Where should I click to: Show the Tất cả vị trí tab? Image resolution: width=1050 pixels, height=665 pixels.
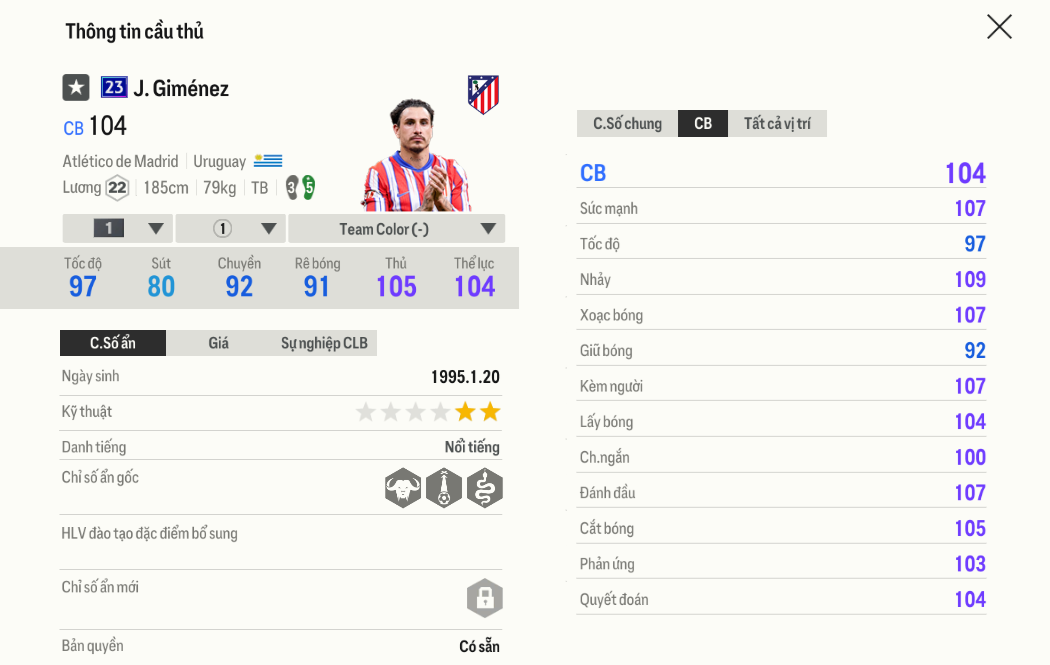777,124
